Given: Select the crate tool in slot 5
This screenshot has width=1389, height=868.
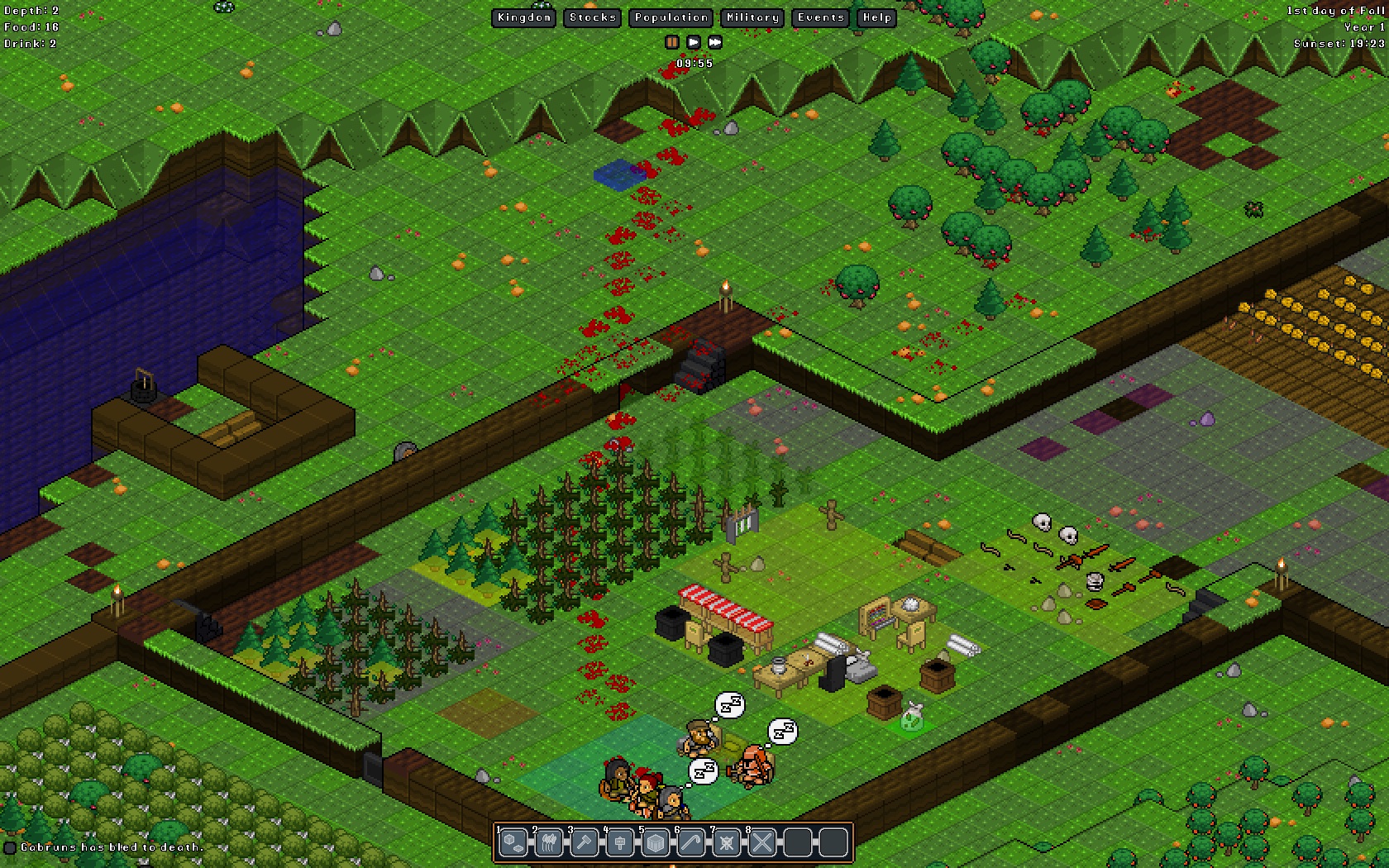Looking at the screenshot, I should pyautogui.click(x=656, y=843).
